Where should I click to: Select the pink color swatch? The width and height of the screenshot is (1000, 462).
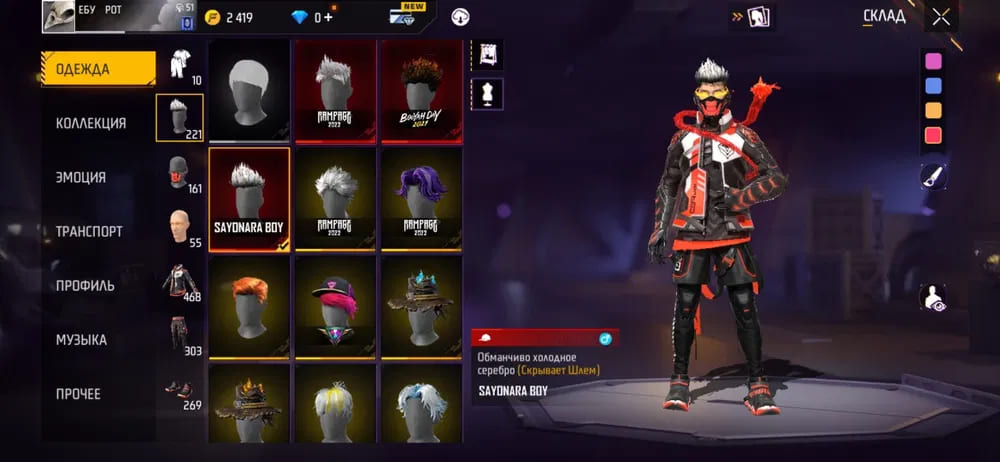point(933,61)
